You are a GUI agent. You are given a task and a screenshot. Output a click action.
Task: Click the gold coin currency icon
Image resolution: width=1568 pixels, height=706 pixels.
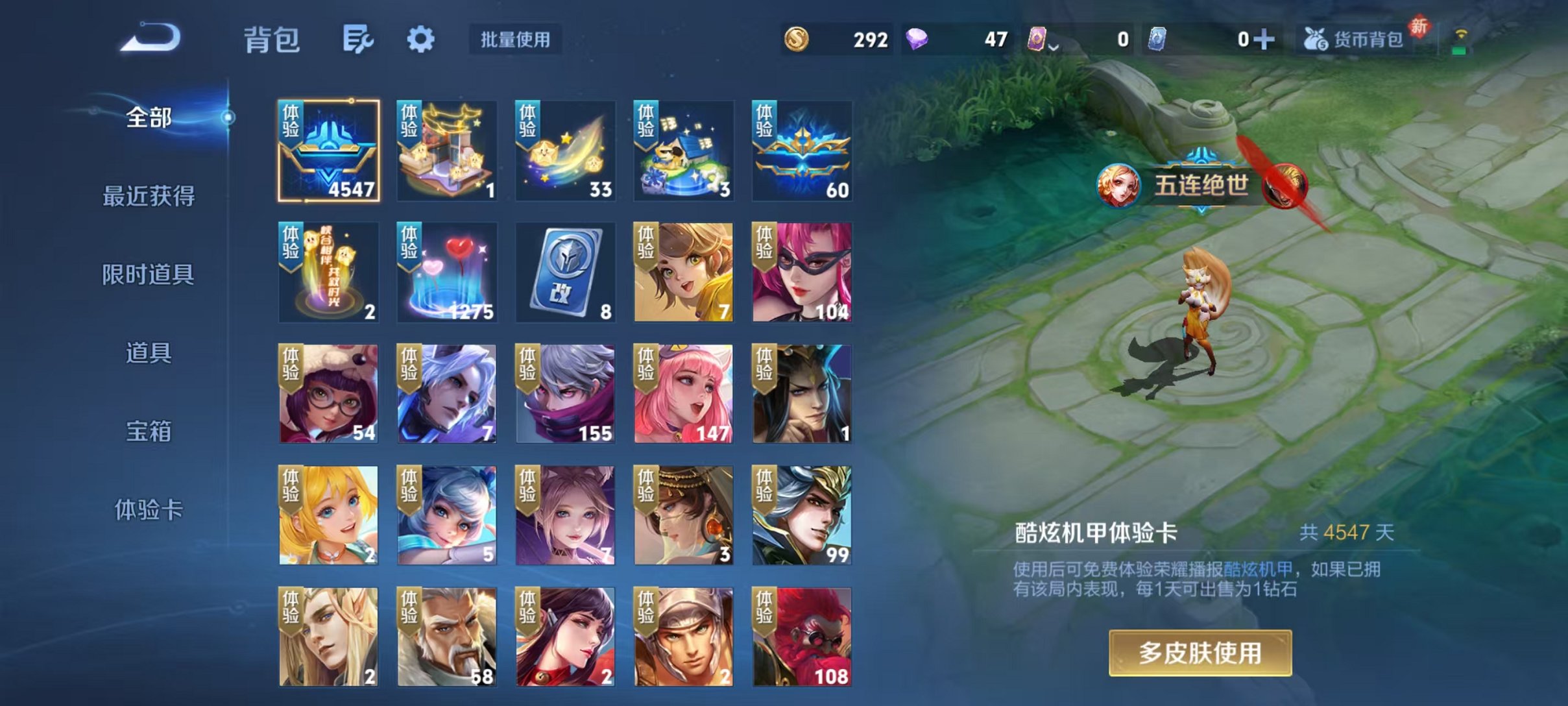pos(797,39)
